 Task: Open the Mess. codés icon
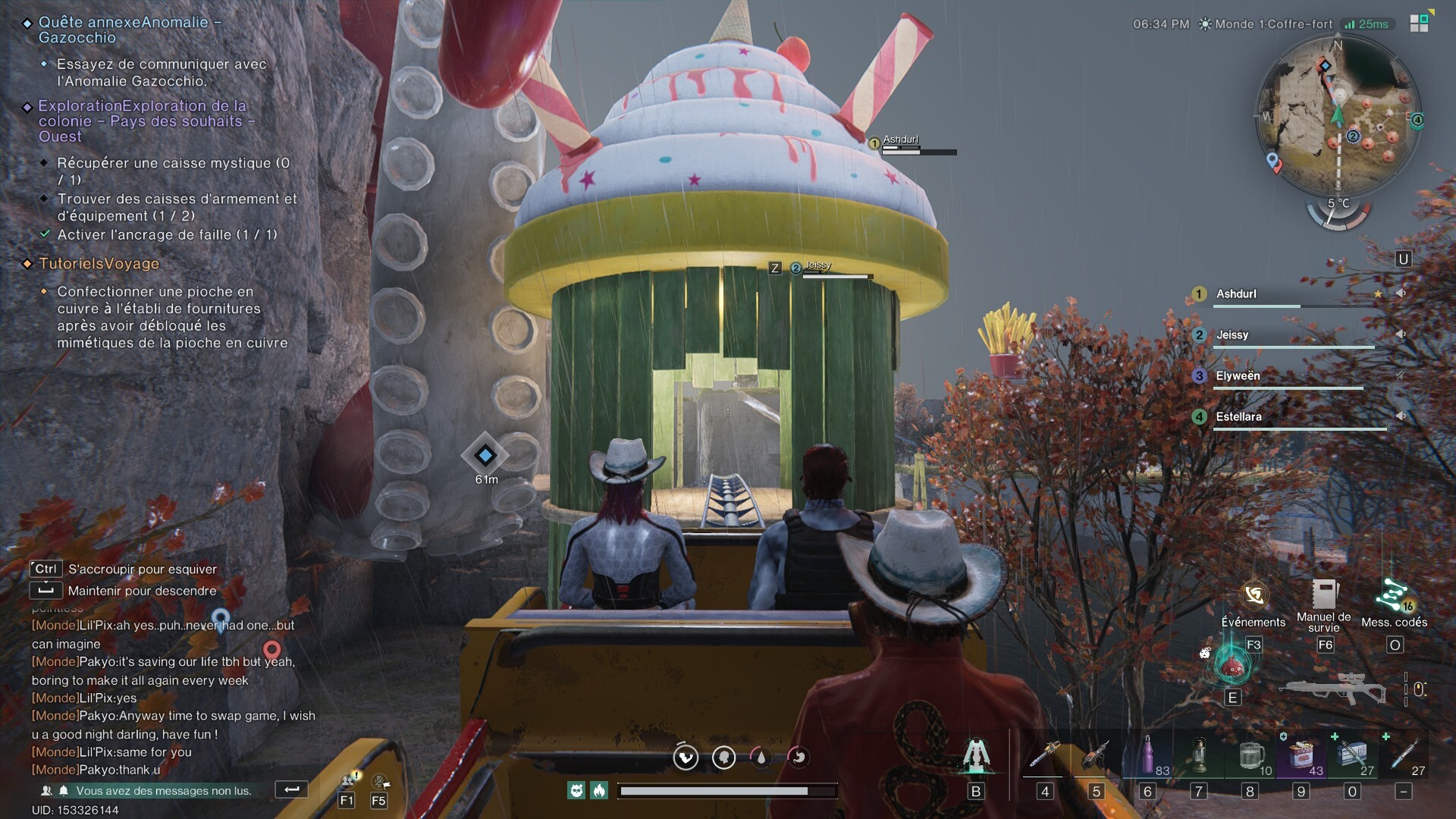point(1394,596)
